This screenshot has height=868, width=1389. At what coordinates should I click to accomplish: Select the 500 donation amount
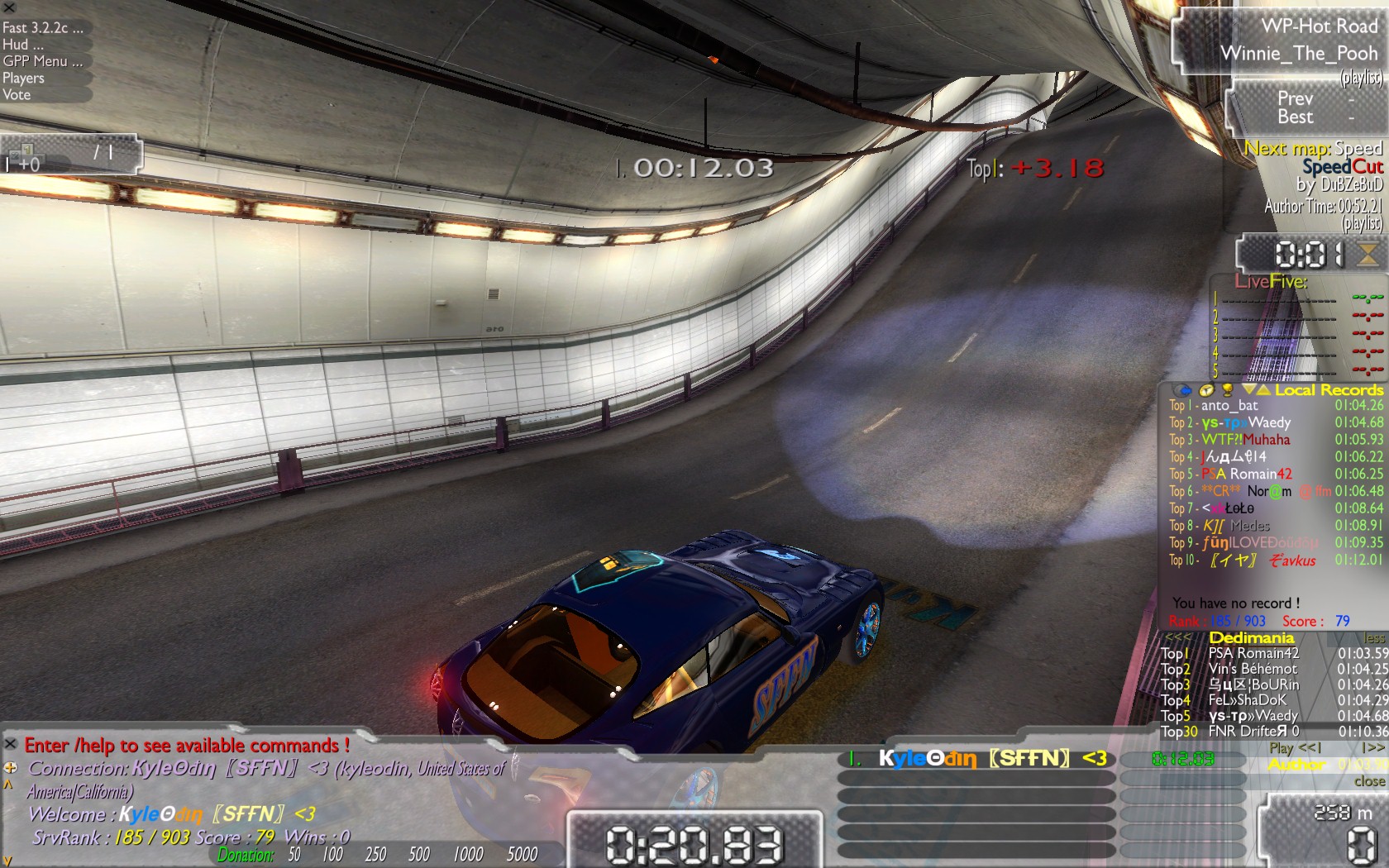[419, 855]
